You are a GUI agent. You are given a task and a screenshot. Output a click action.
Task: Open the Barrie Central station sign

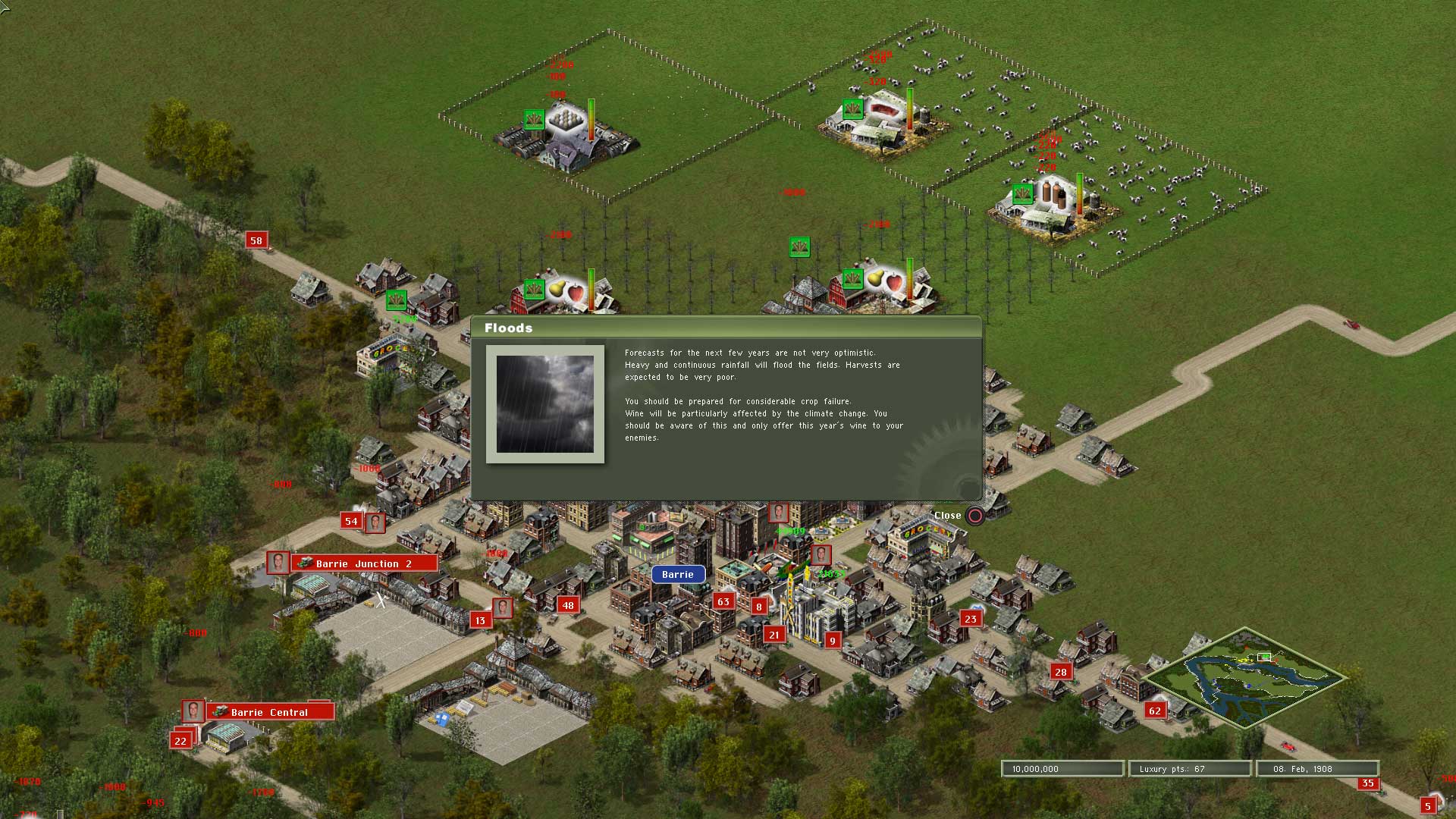tap(270, 712)
